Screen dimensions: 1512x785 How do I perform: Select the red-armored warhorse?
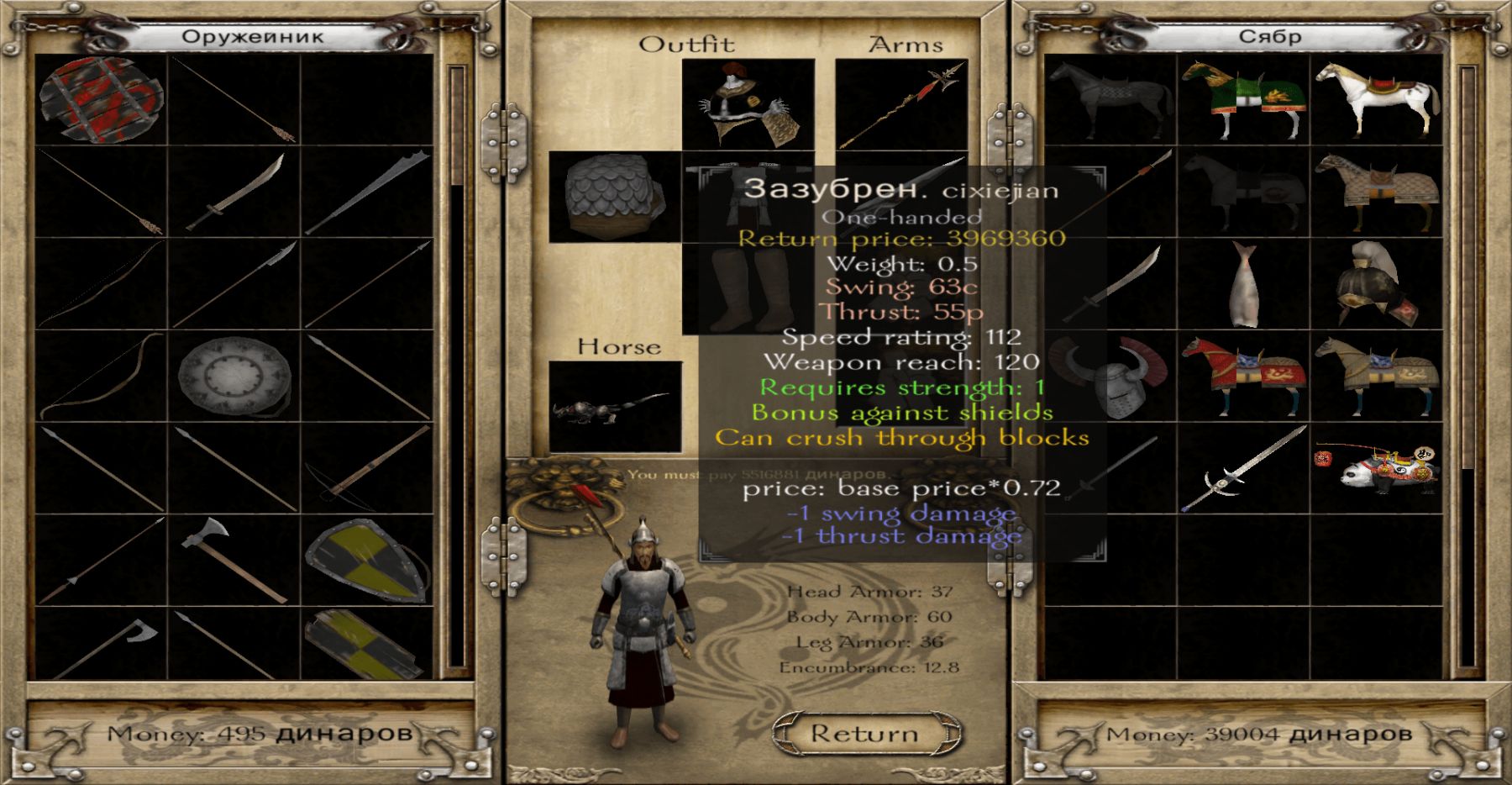point(1244,376)
